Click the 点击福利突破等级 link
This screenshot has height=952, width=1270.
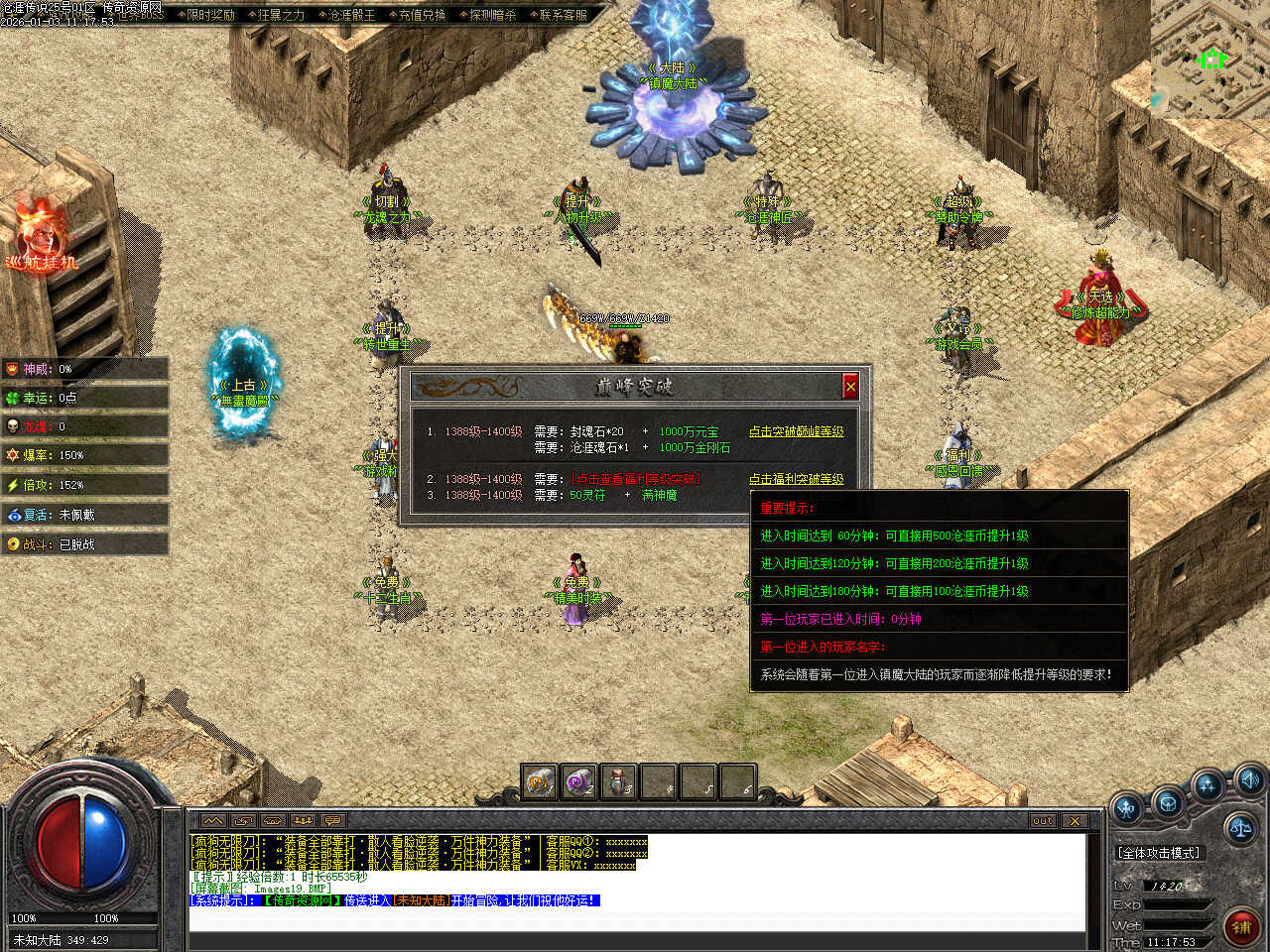[796, 479]
